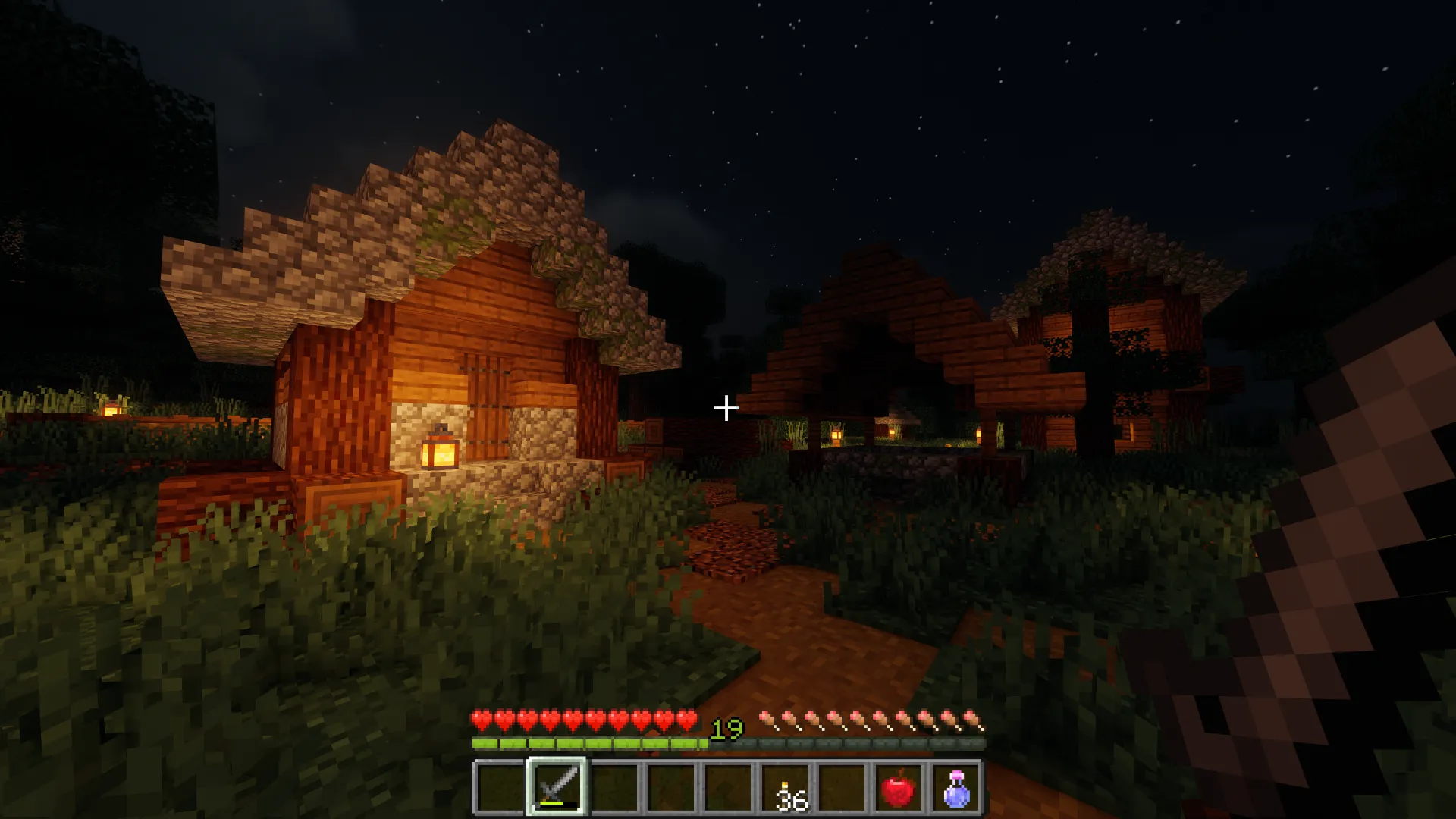This screenshot has width=1456, height=819.
Task: Click the experience level number 19
Action: pyautogui.click(x=726, y=729)
